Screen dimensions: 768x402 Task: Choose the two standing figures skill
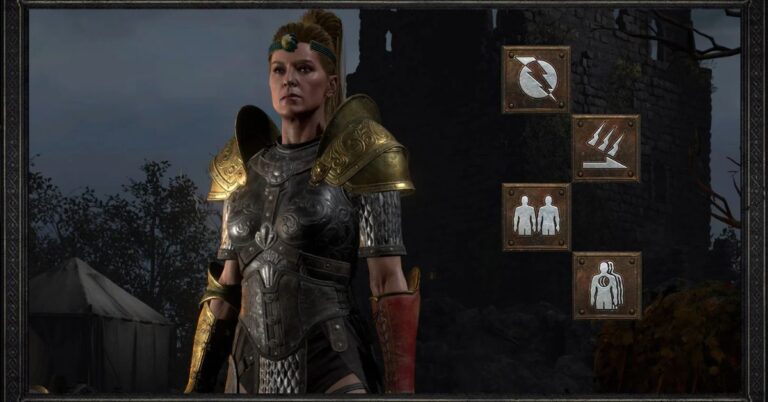(536, 216)
